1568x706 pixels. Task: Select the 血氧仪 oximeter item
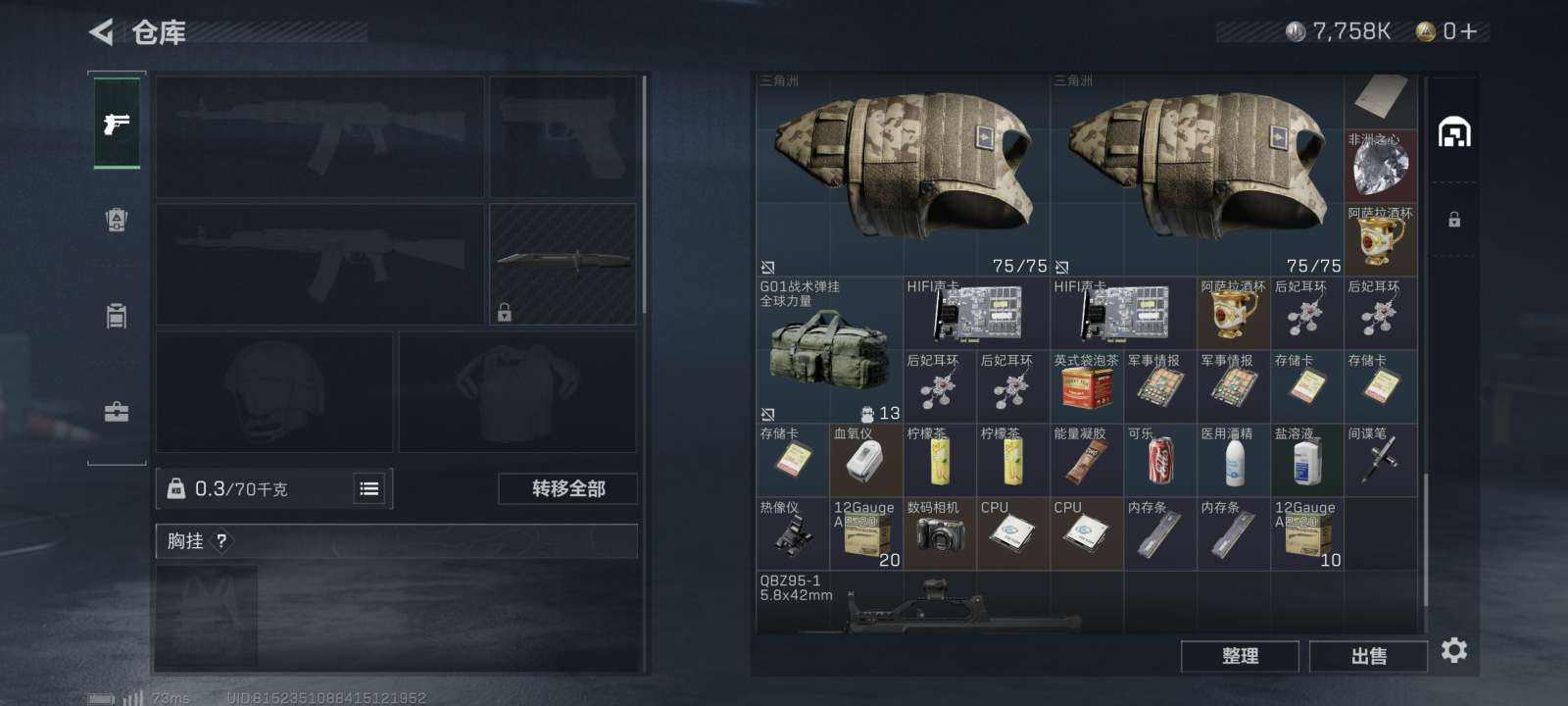click(x=865, y=460)
